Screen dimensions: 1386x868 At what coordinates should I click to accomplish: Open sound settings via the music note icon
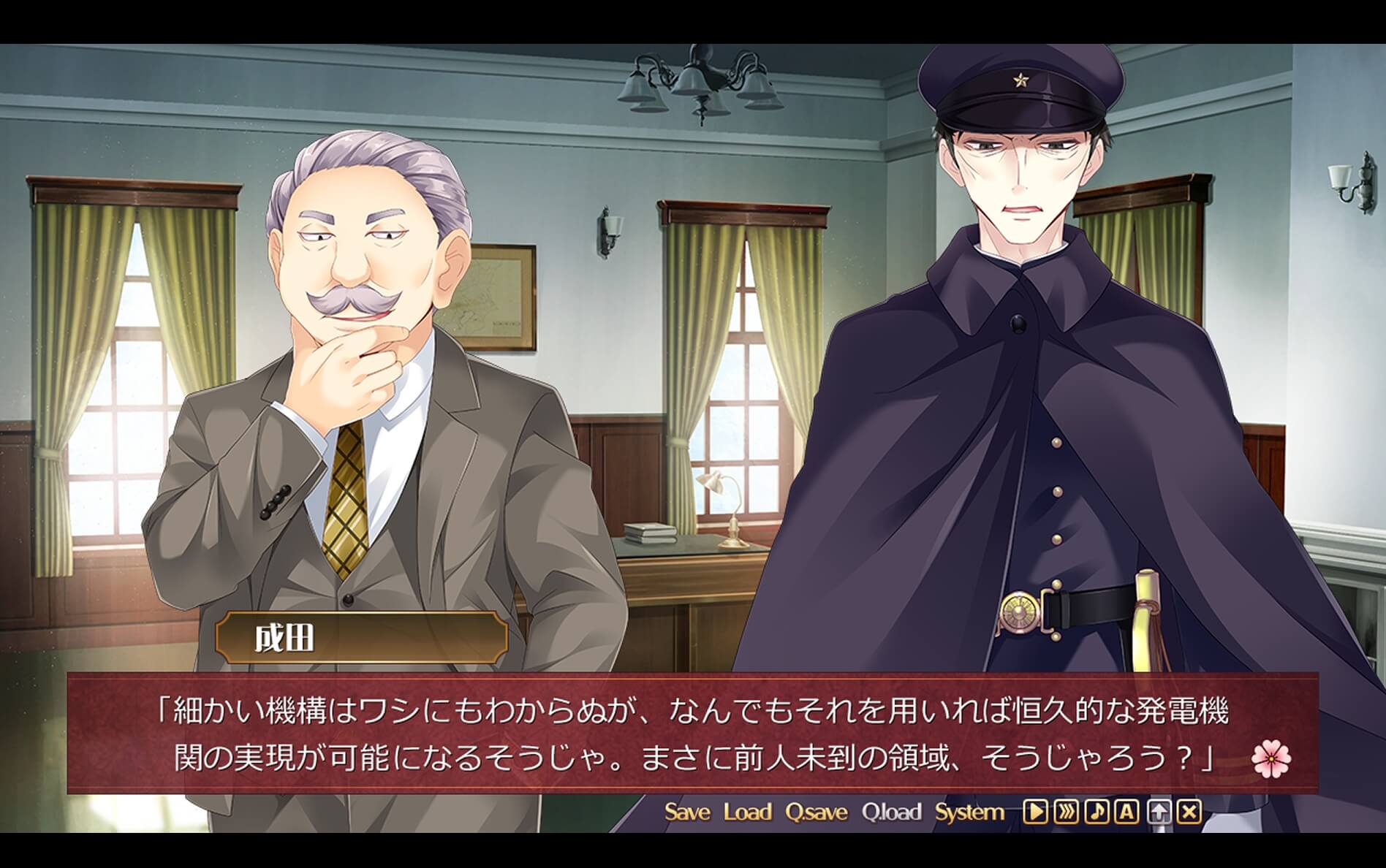coord(1098,812)
